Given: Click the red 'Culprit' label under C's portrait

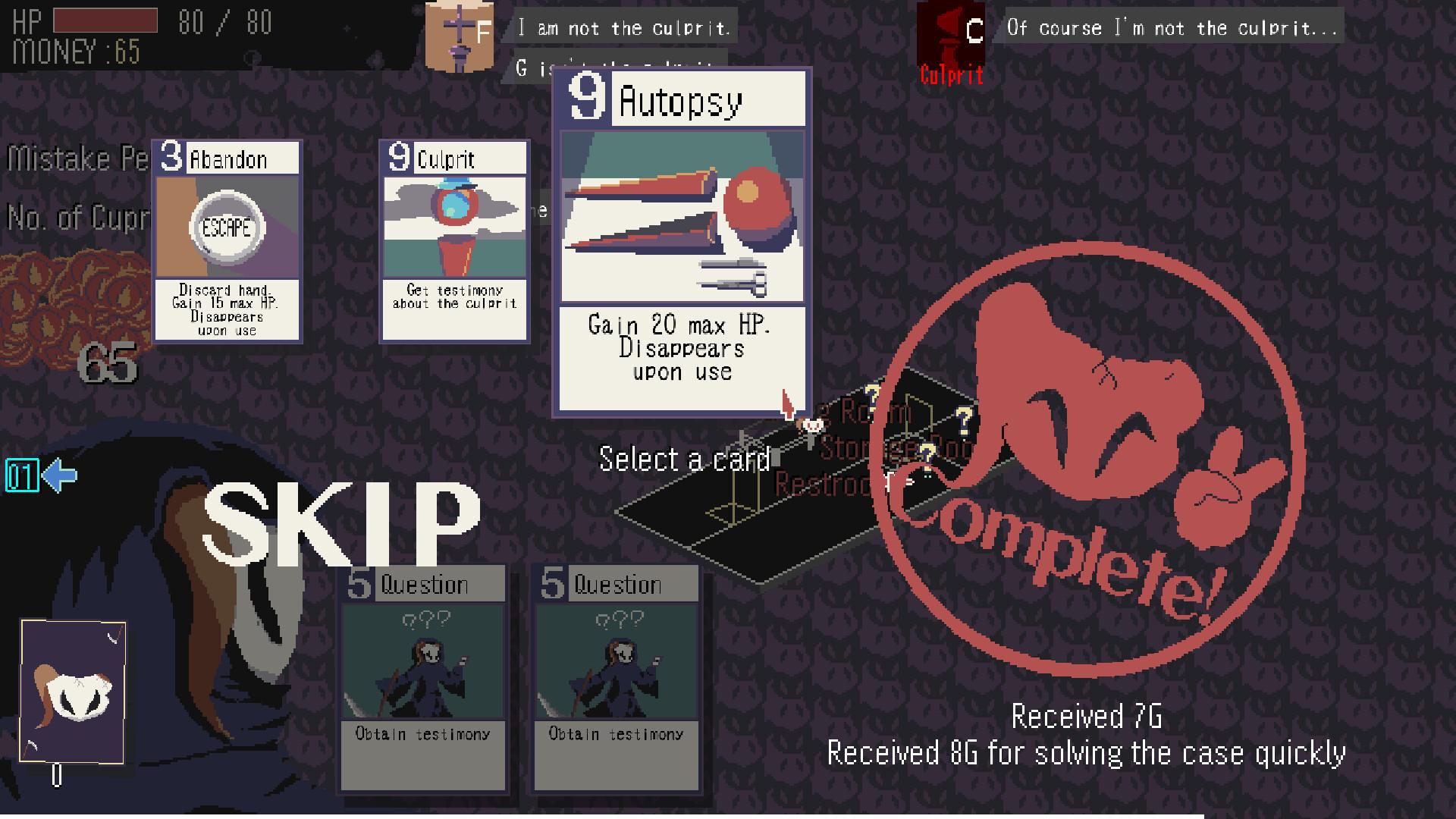Looking at the screenshot, I should click(951, 76).
